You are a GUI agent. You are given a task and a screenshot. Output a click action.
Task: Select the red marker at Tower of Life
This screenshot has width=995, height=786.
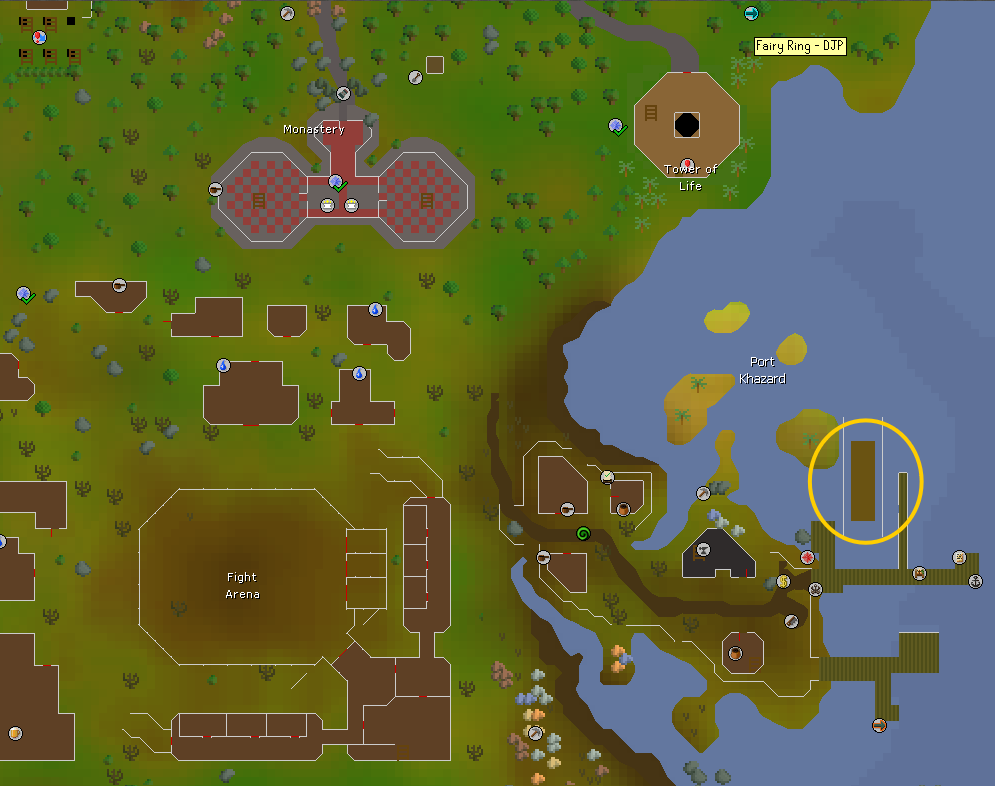[687, 165]
